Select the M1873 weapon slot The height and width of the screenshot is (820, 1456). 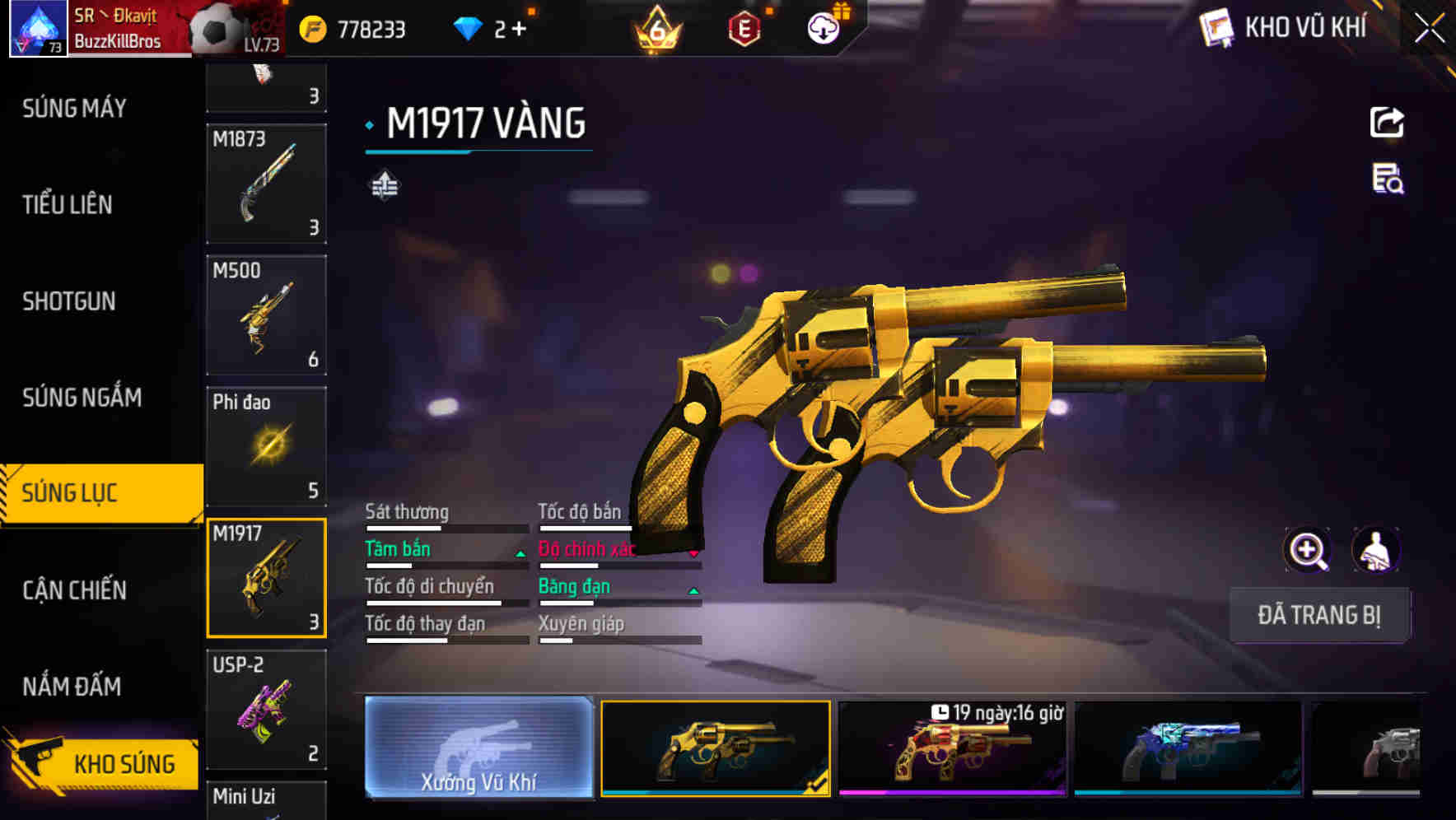click(x=266, y=184)
